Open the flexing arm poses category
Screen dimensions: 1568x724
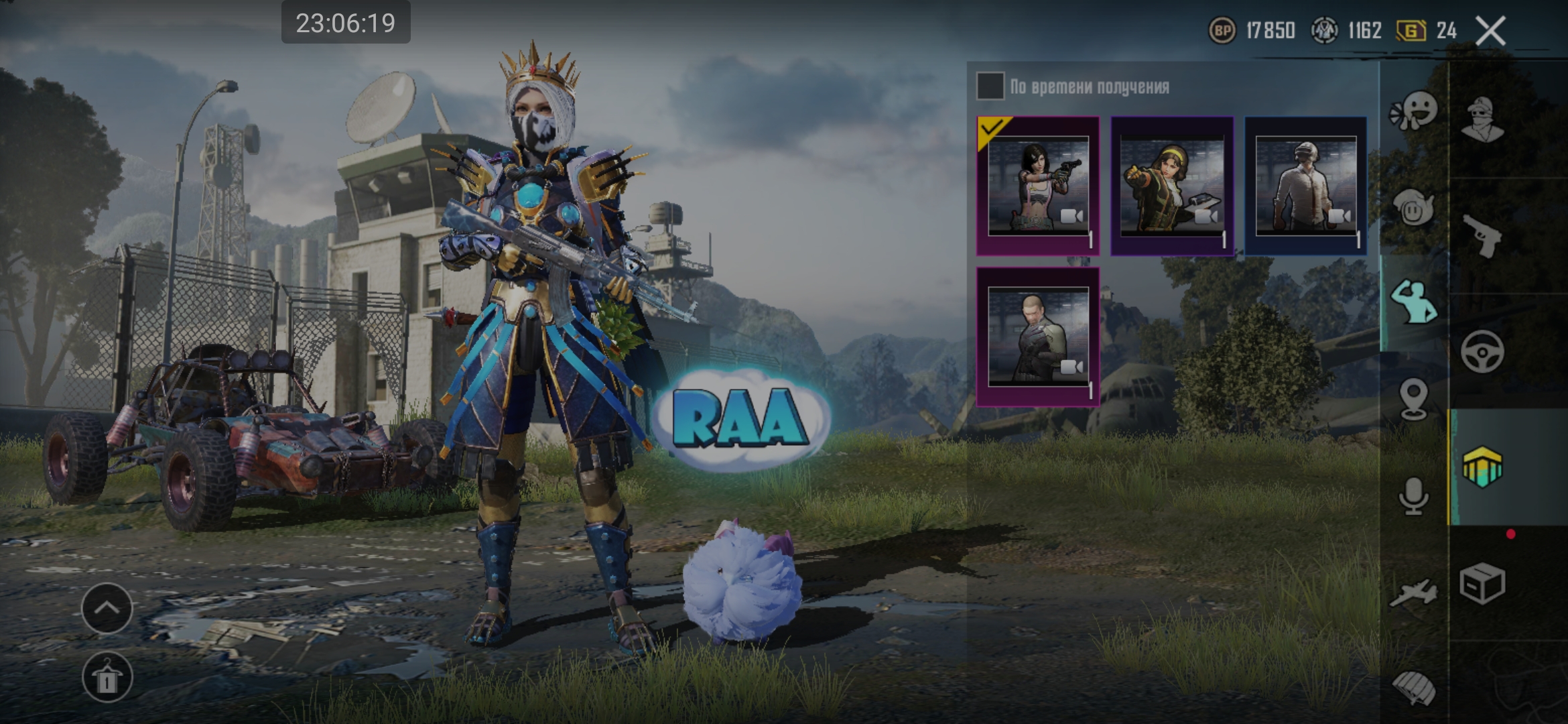pyautogui.click(x=1414, y=302)
